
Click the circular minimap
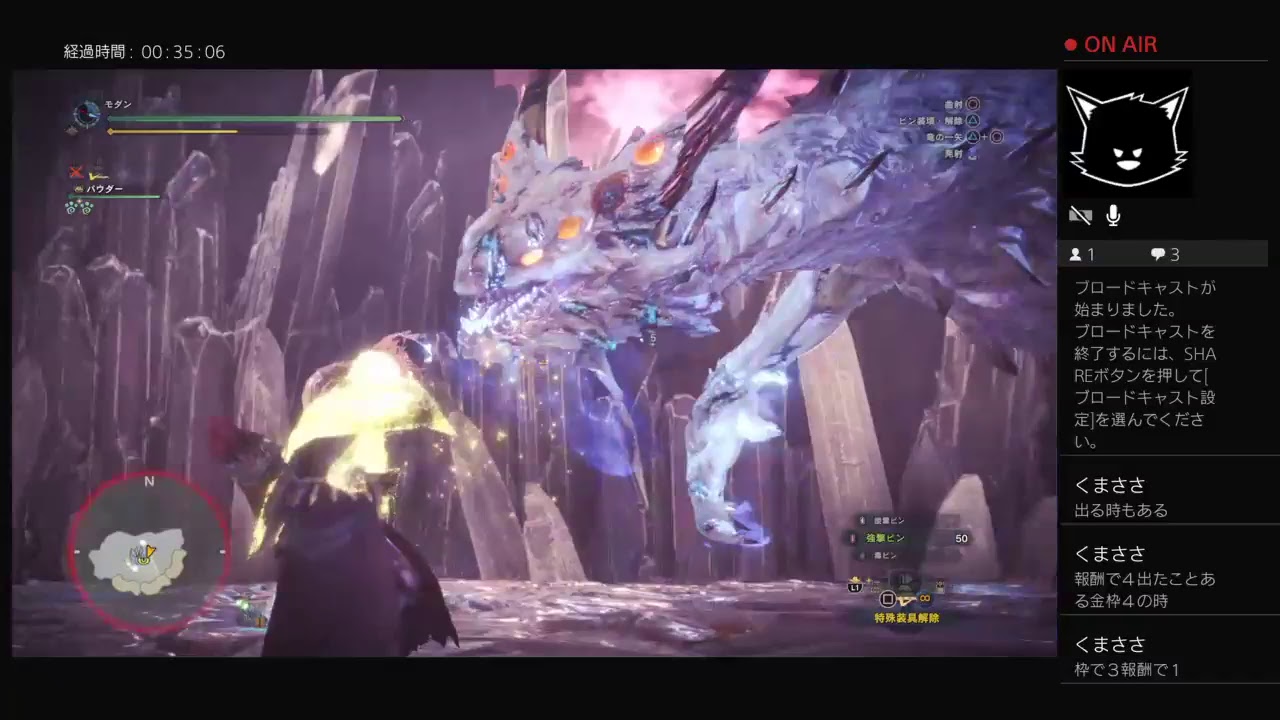(149, 553)
